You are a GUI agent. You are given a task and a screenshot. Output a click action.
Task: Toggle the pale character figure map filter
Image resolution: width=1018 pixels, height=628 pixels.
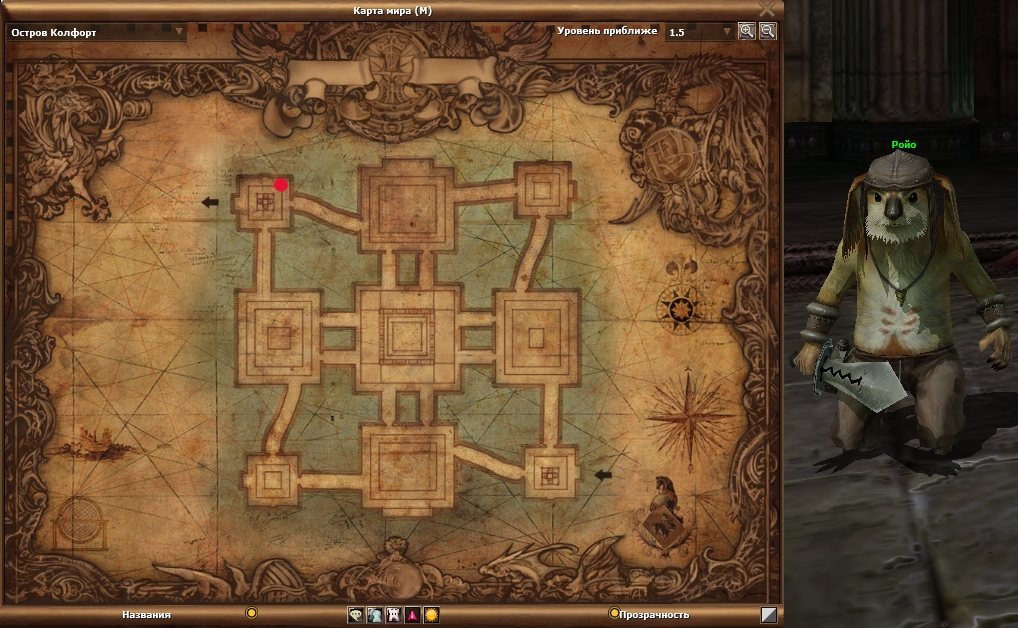coord(374,615)
